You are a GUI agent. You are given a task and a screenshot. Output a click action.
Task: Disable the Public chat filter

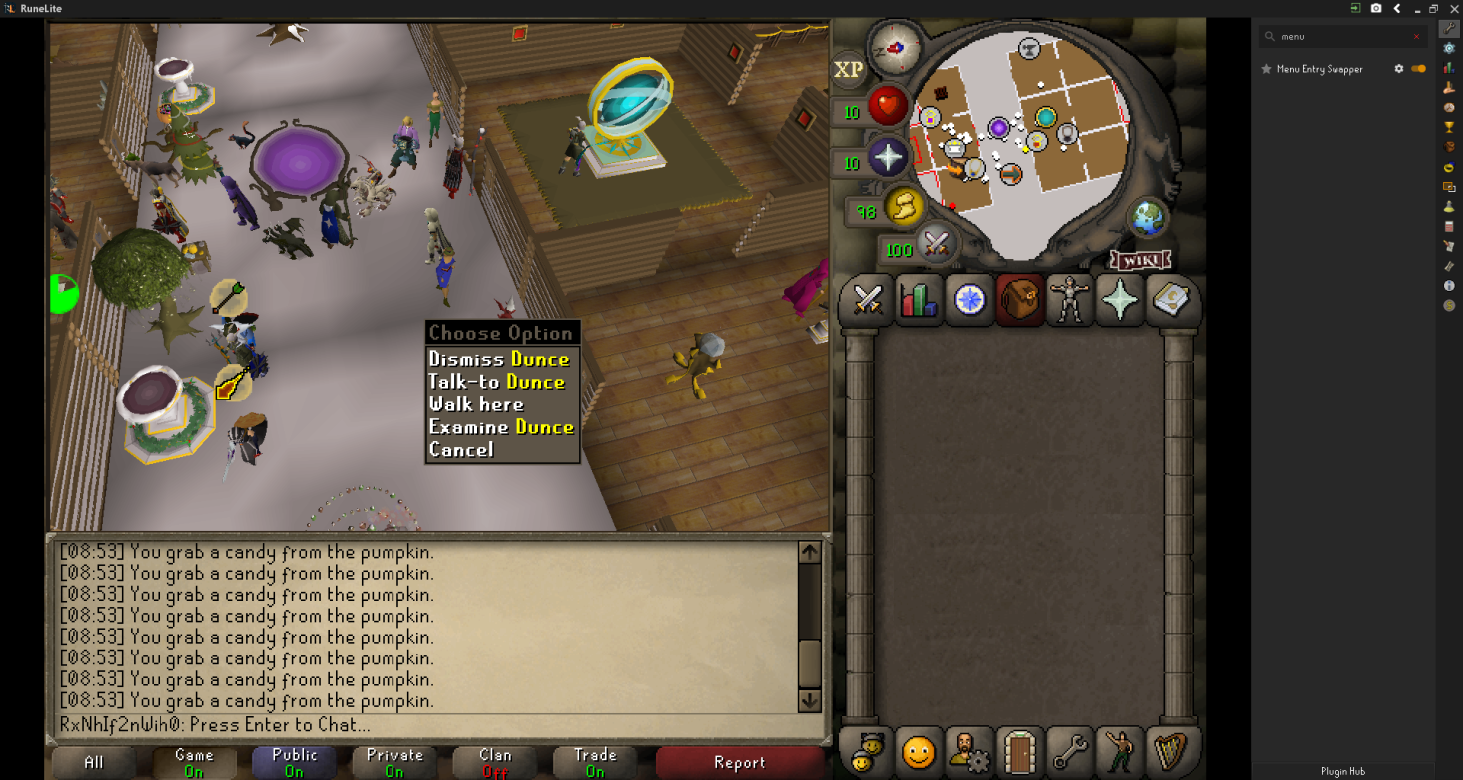point(294,762)
